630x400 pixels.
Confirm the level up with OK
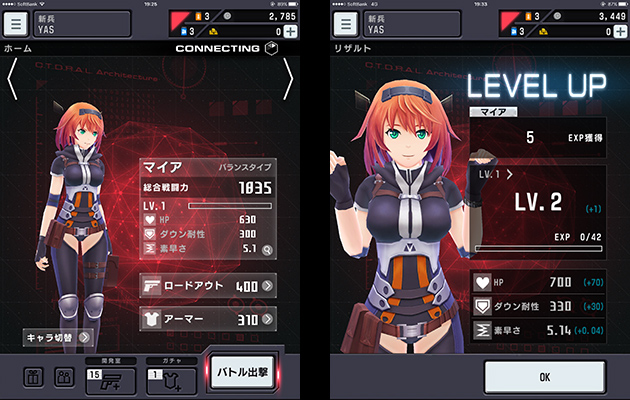pos(544,377)
